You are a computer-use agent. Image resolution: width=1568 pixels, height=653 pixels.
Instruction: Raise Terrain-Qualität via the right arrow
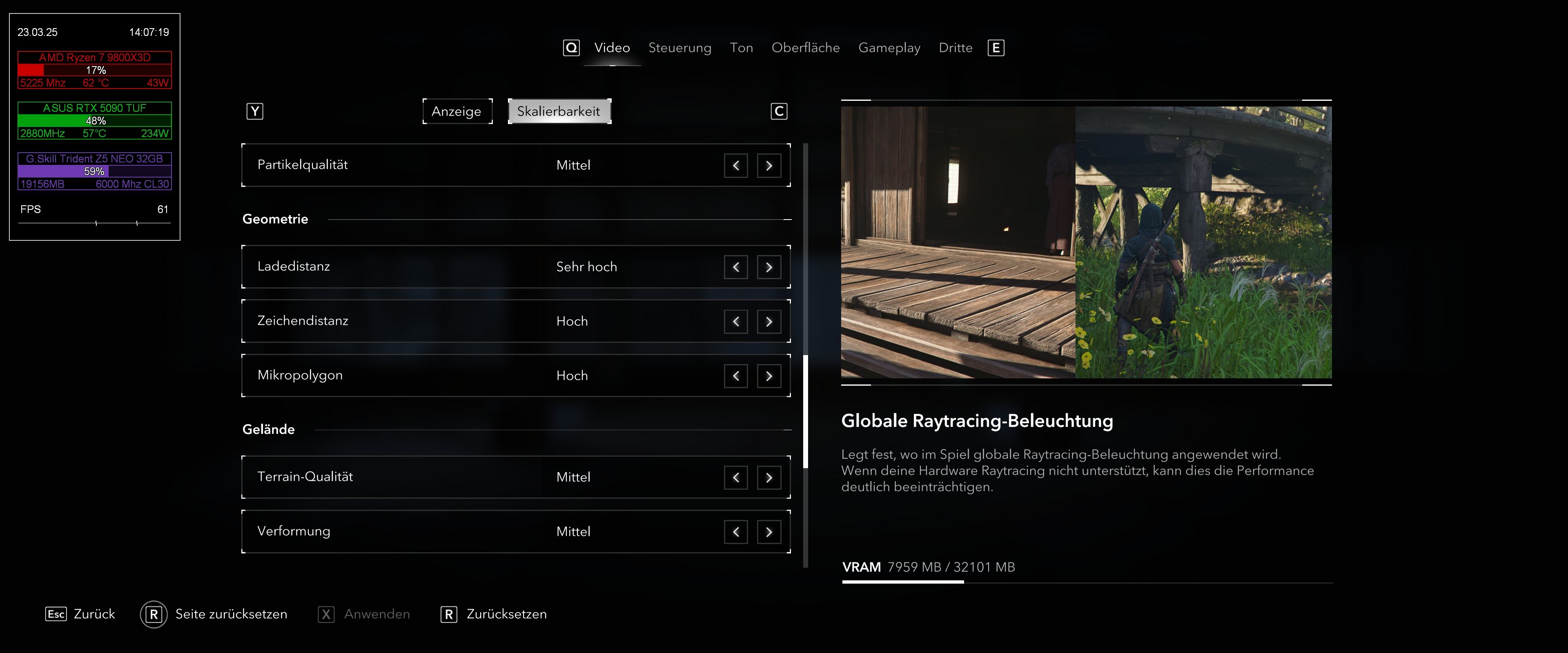tap(769, 478)
